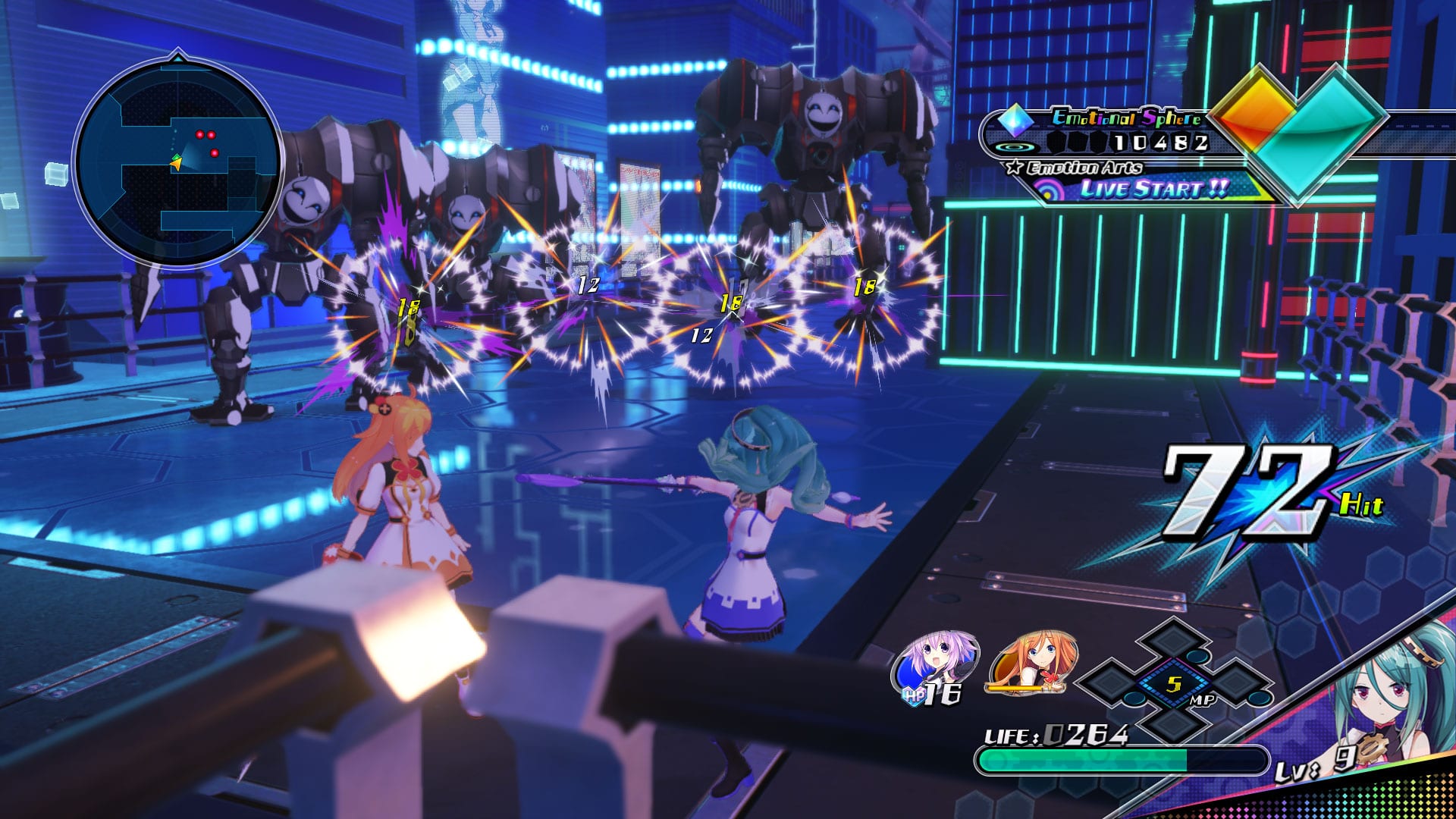Click the Emotional Sphere crystal icon

coord(1015,120)
